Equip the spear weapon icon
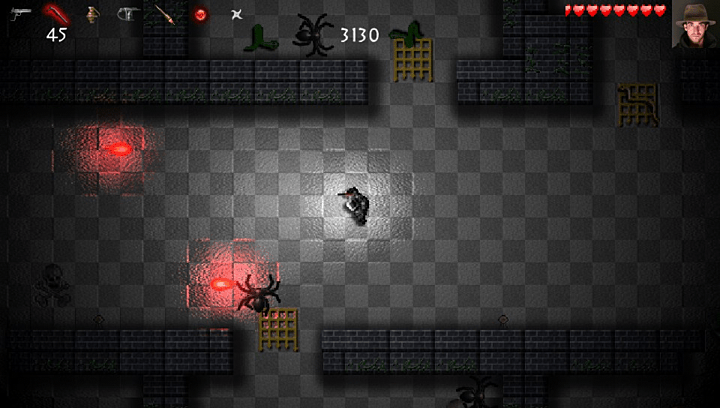Screen dimensions: 720x408 point(164,15)
